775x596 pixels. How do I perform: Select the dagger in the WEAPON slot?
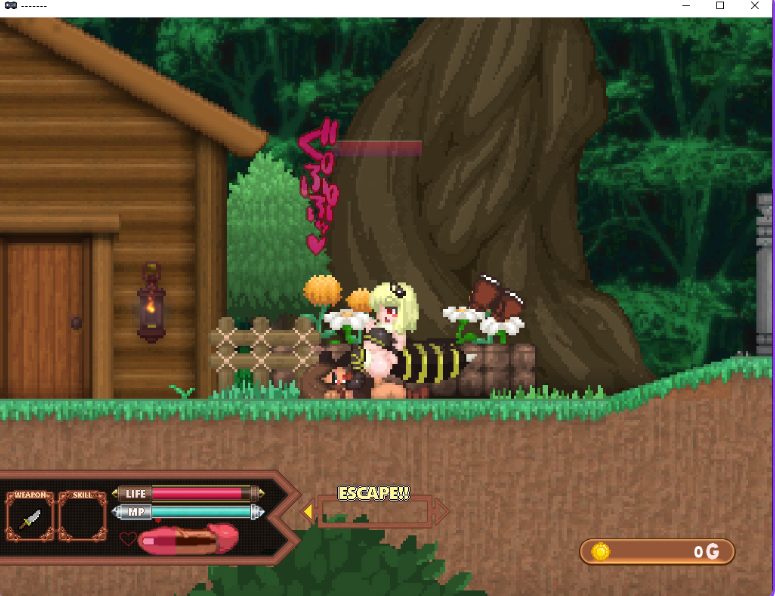click(30, 518)
